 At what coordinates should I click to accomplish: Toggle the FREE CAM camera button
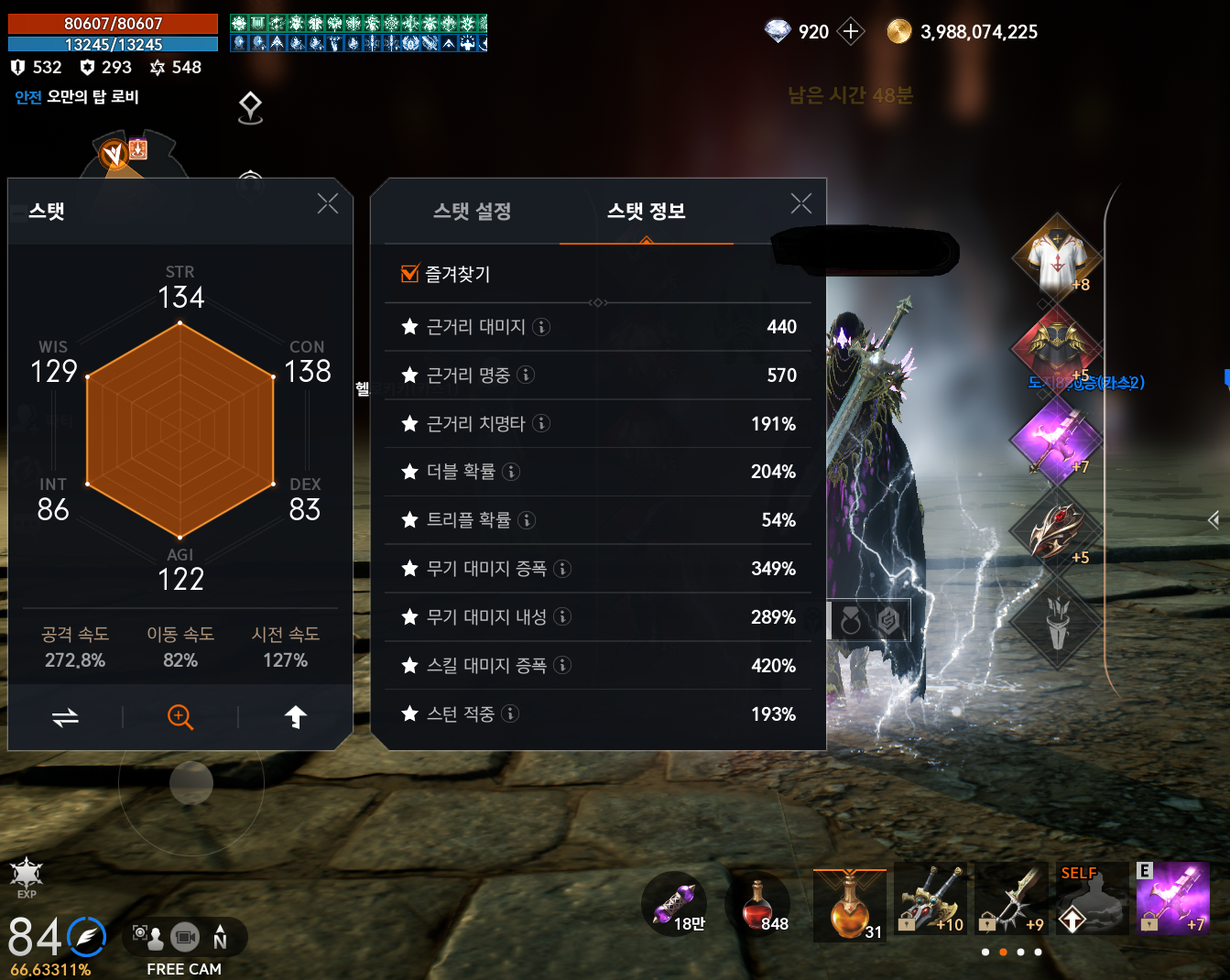[184, 938]
